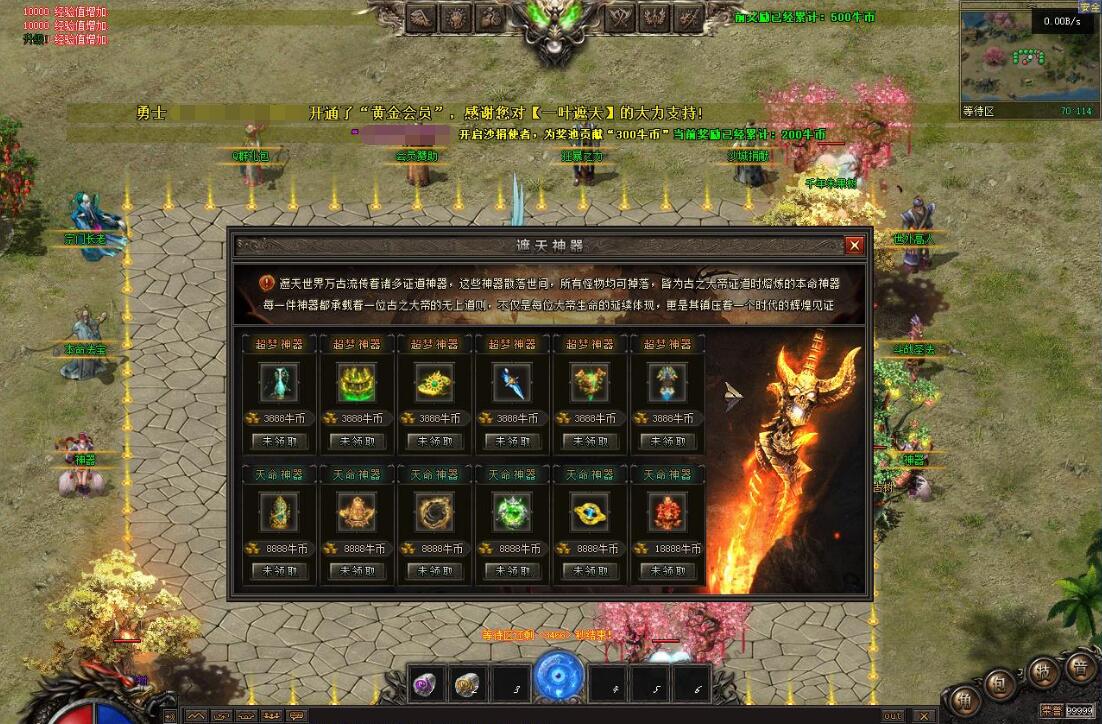The width and height of the screenshot is (1102, 724).
Task: Use the golden scroll in hotbar slot 2
Action: pyautogui.click(x=468, y=685)
